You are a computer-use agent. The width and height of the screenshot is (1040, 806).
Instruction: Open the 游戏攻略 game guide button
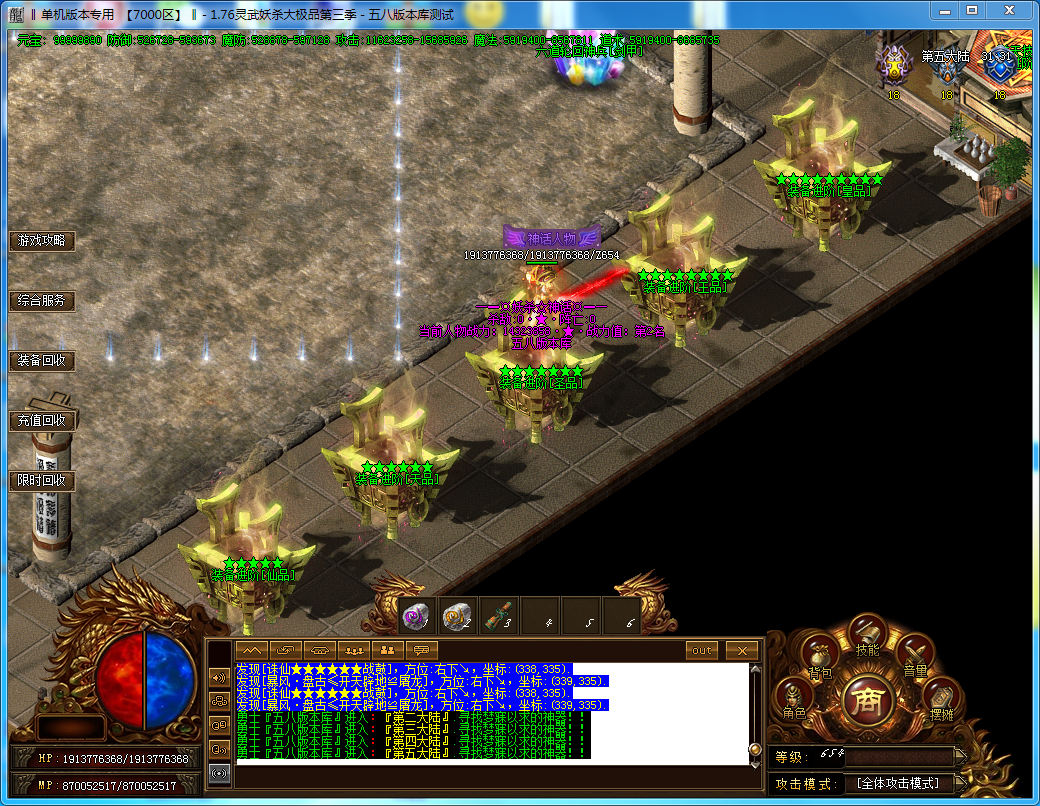42,241
